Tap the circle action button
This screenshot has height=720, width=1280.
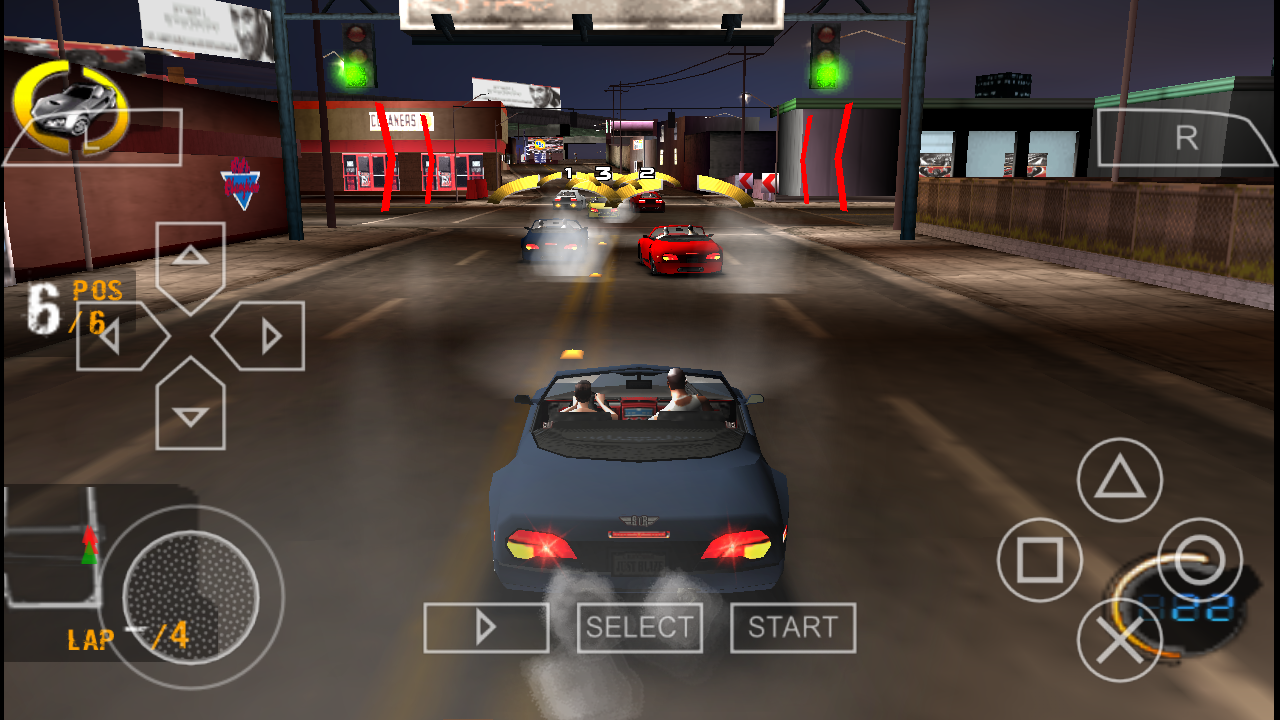pyautogui.click(x=1200, y=560)
